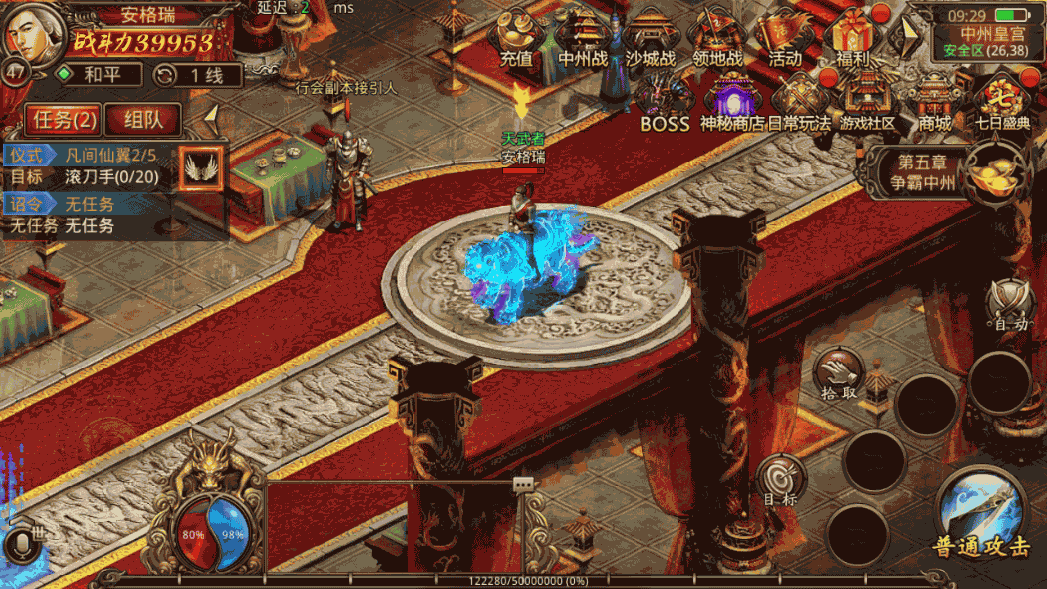This screenshot has width=1047, height=589.
Task: Open the 沙城战 siege icon
Action: point(651,37)
